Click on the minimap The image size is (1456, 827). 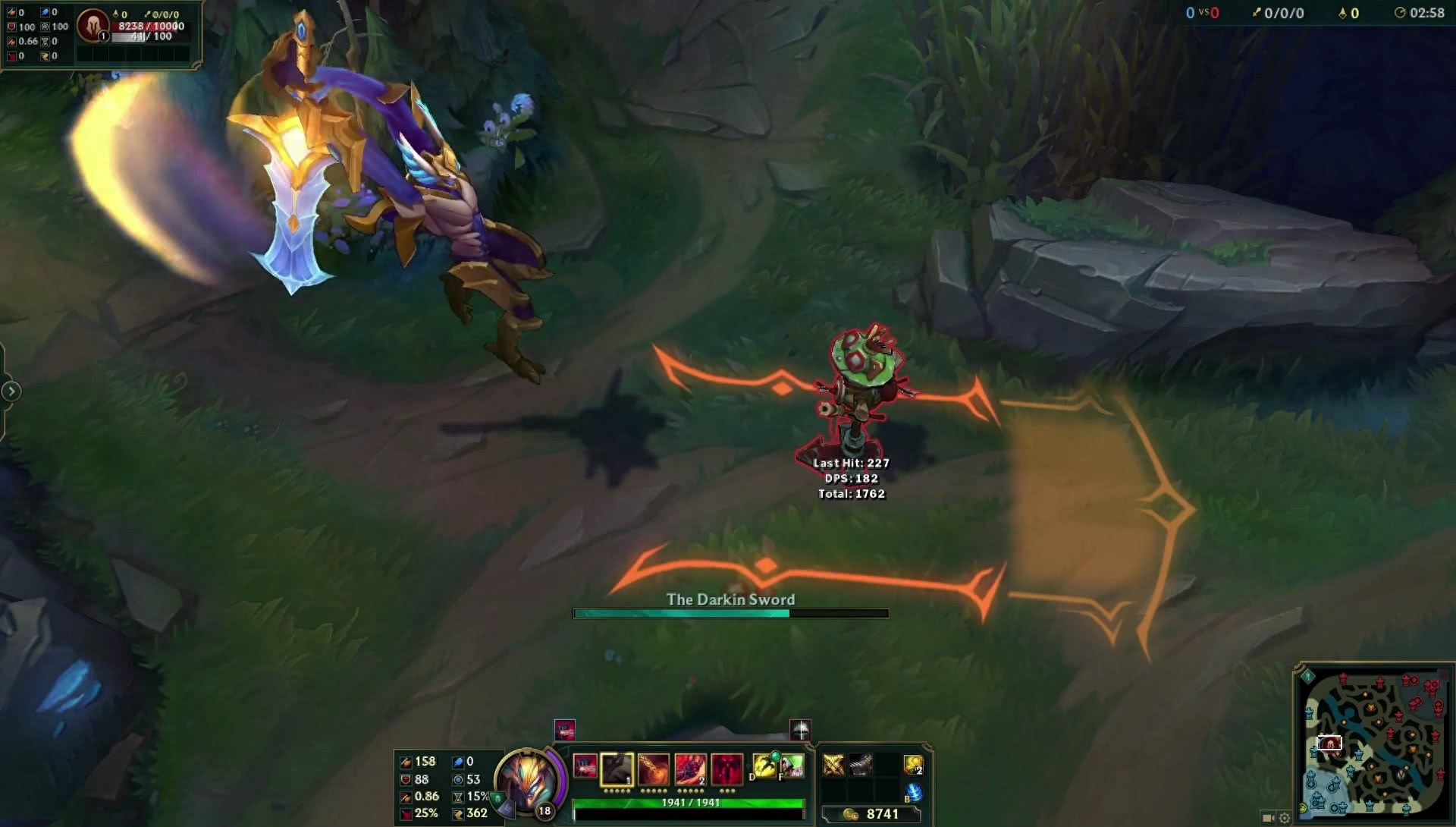[1374, 740]
